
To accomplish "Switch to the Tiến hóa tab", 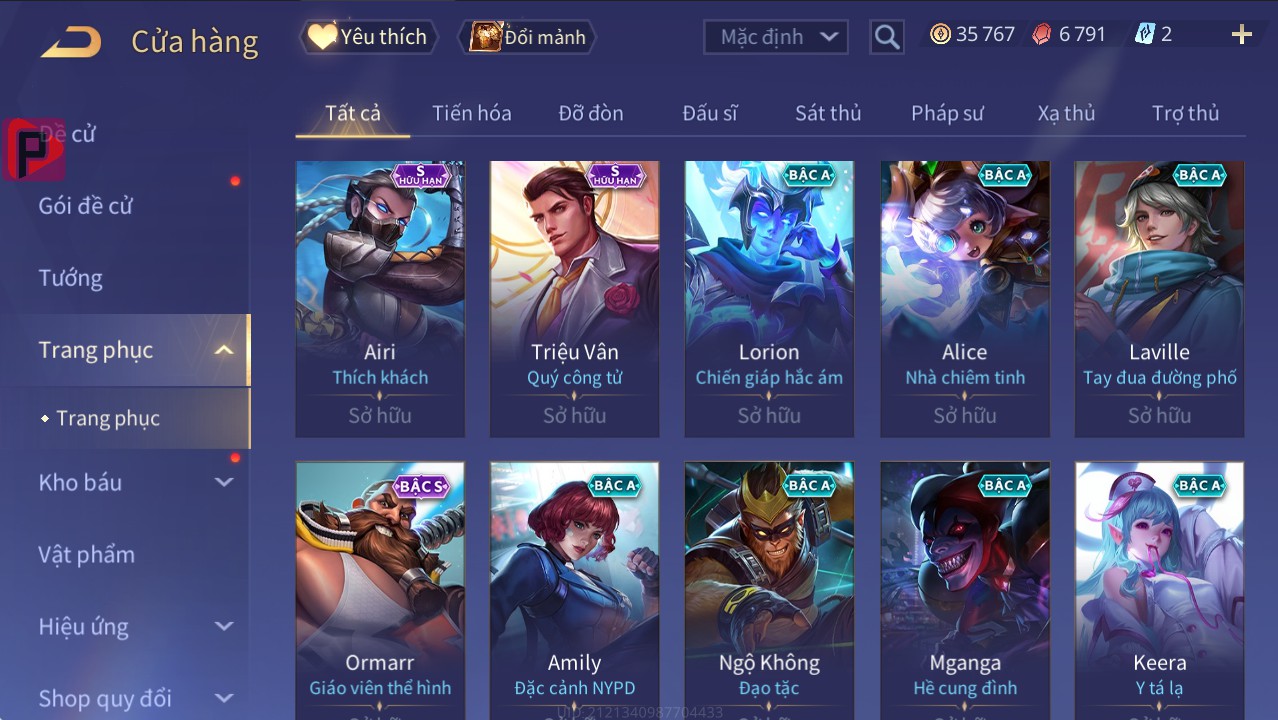I will point(471,113).
